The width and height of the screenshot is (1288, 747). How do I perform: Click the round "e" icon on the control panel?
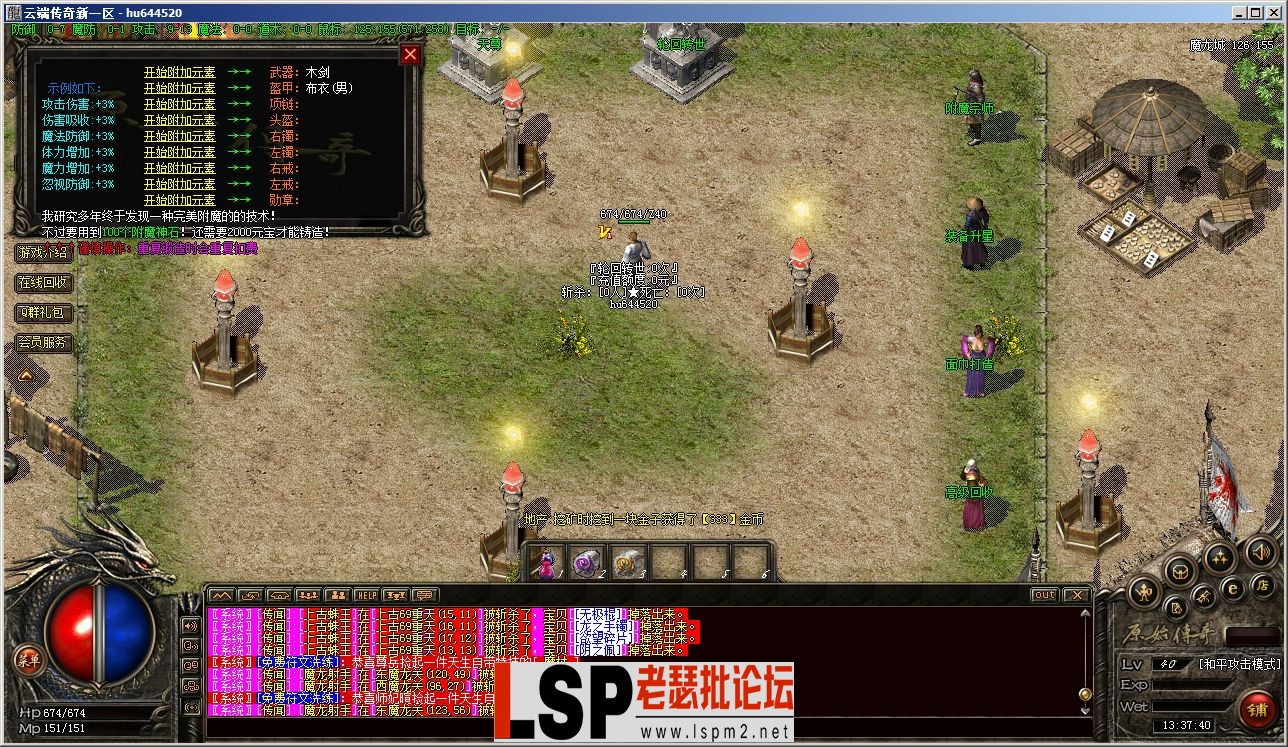1232,589
